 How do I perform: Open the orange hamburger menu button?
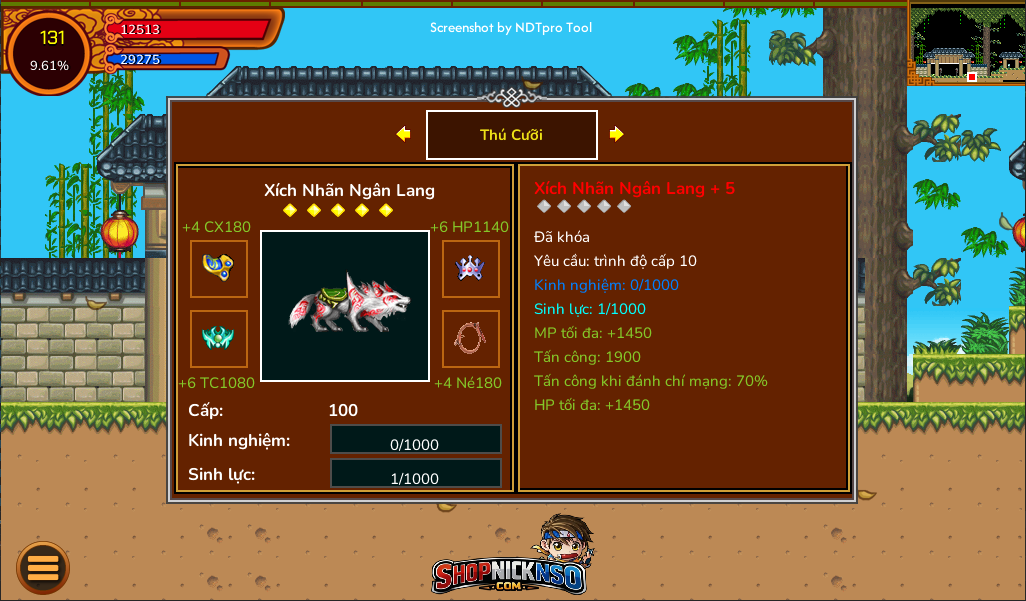coord(43,567)
